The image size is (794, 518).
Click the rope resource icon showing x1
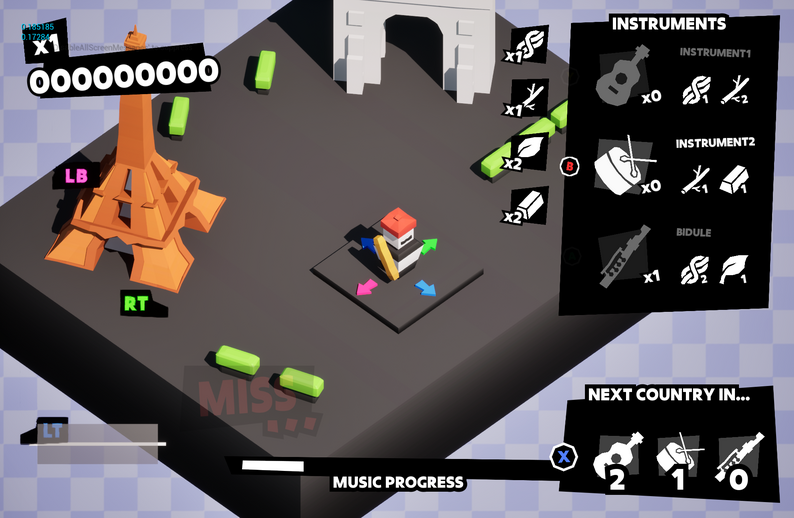click(x=533, y=44)
